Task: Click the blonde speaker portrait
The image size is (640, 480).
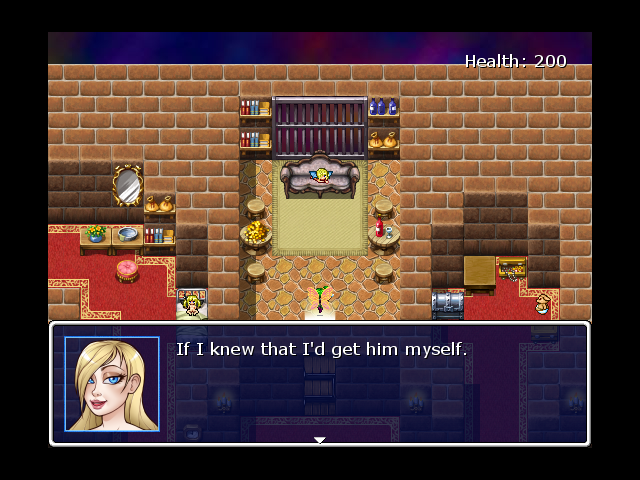Action: tap(112, 383)
